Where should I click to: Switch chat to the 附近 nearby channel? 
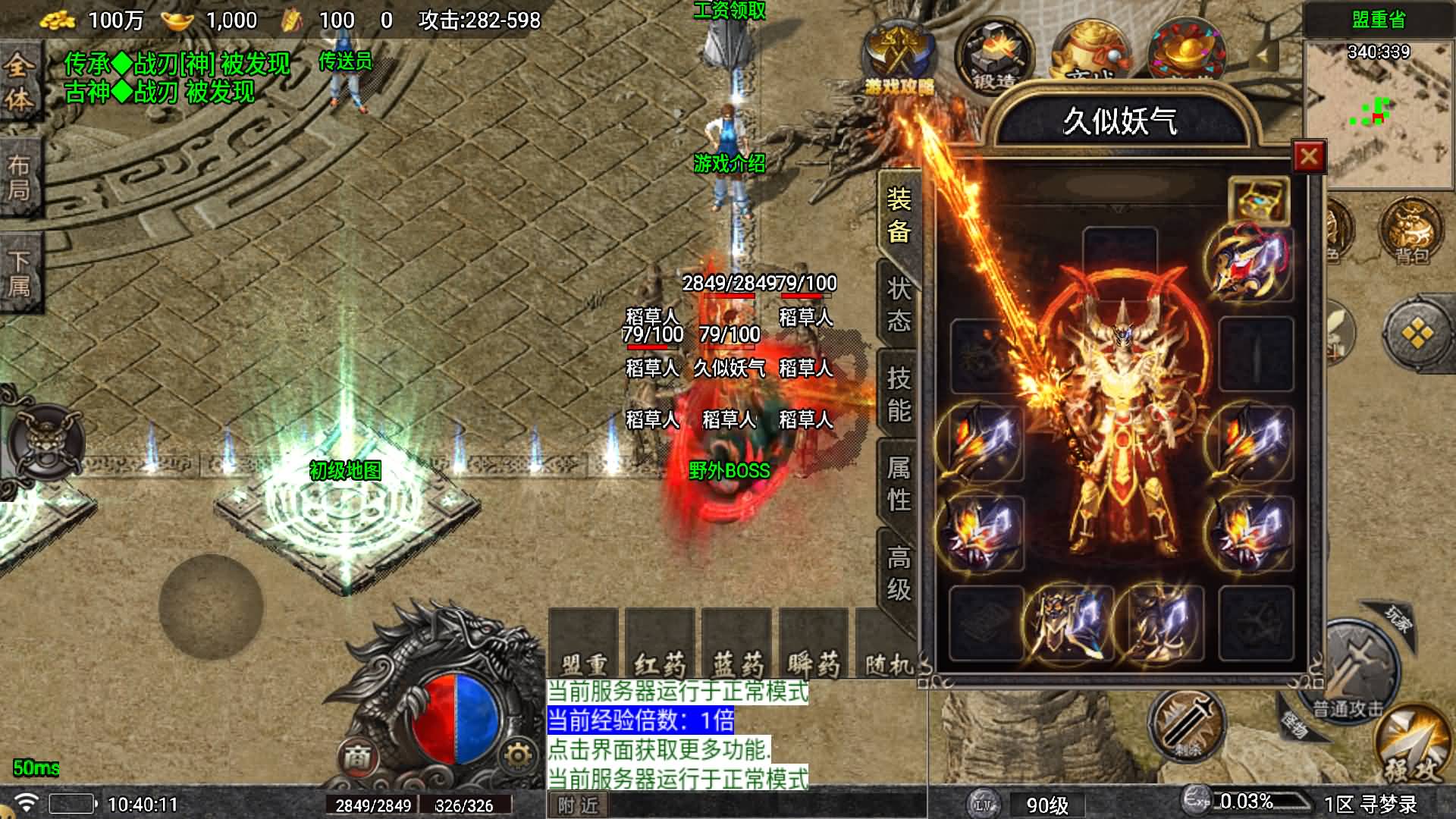pyautogui.click(x=578, y=805)
